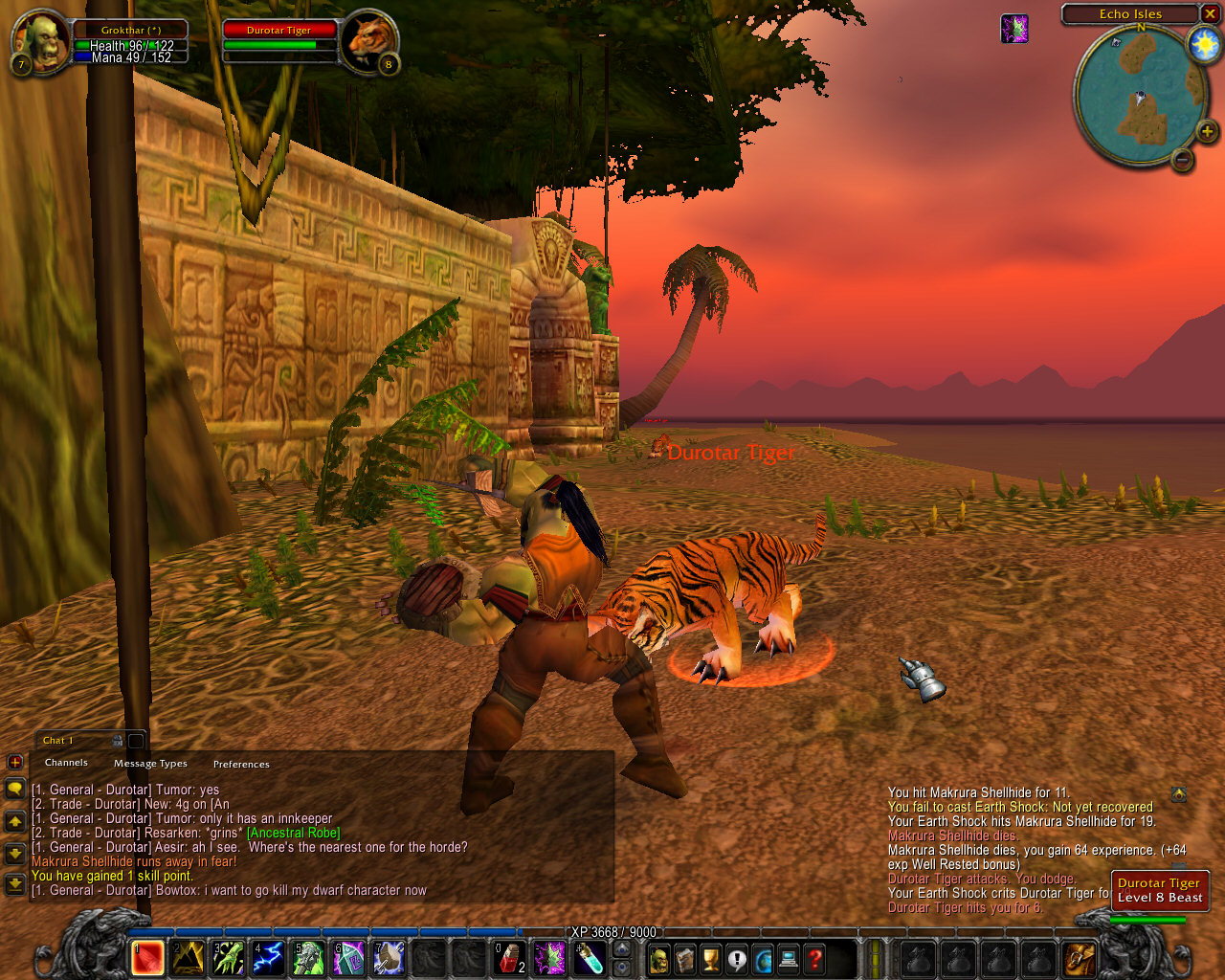Click the yellow speech bubble chat button
1225x980 pixels.
pyautogui.click(x=14, y=789)
